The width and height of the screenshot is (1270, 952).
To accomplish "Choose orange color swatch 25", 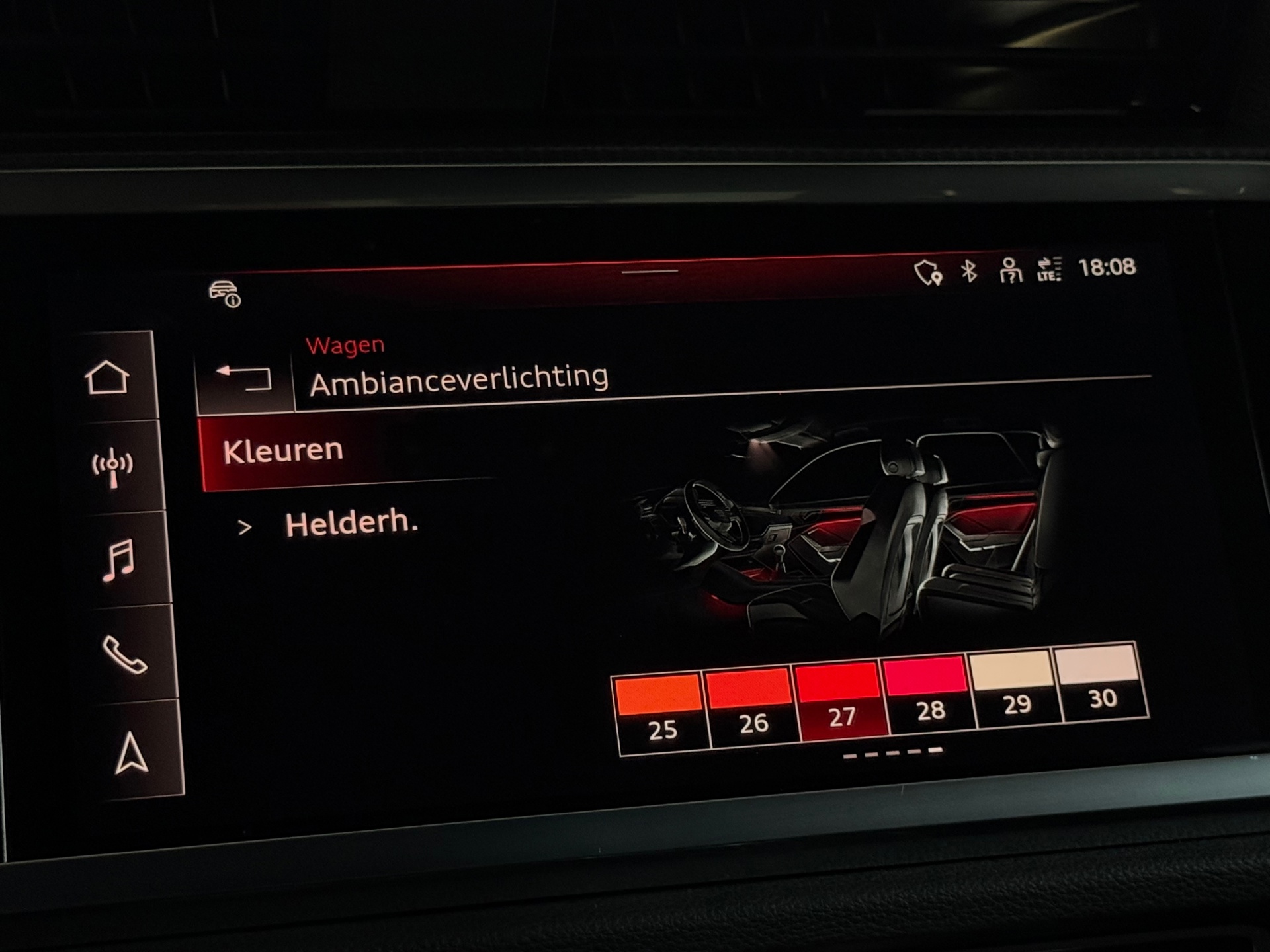I will pos(660,711).
